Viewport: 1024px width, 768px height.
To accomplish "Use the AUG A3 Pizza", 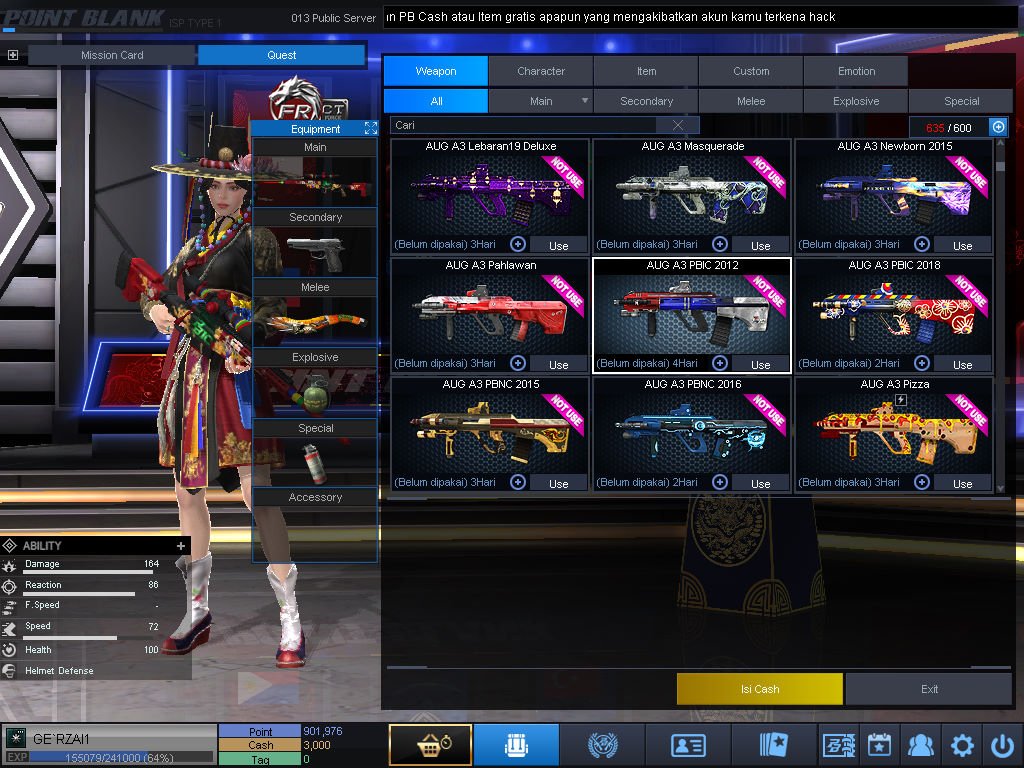I will pyautogui.click(x=962, y=483).
